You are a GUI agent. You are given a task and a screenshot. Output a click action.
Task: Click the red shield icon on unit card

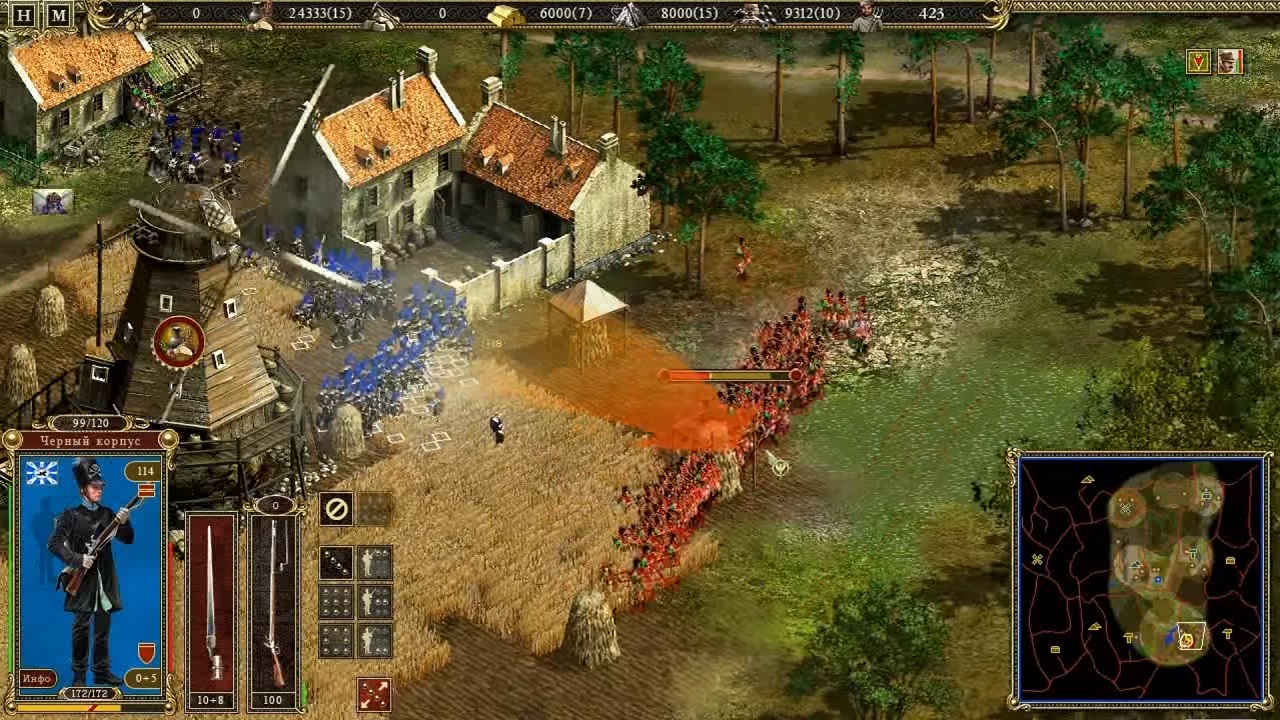click(x=146, y=653)
